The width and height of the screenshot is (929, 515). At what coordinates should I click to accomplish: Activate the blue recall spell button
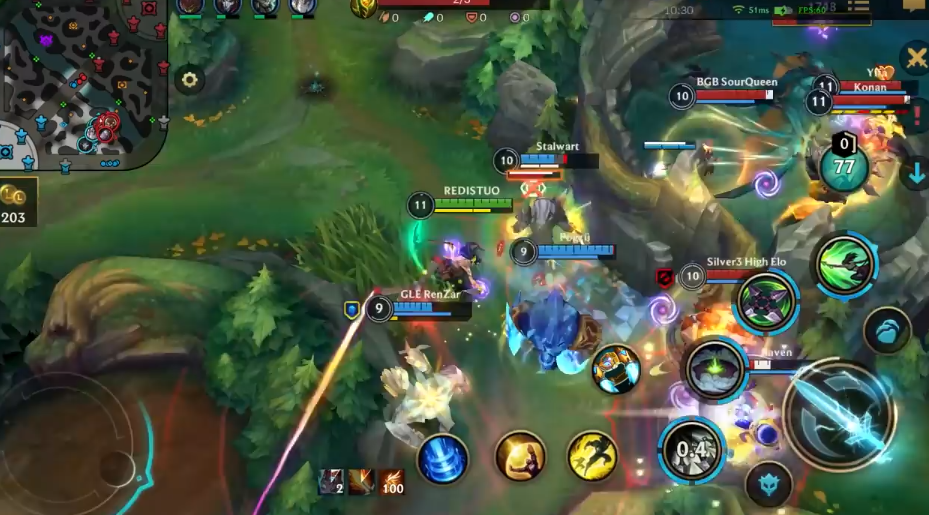coord(442,459)
